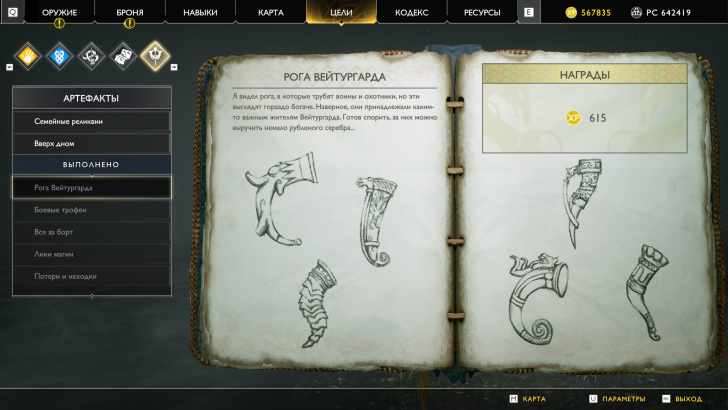Show the Ресурсы tab
This screenshot has width=728, height=410.
(482, 12)
